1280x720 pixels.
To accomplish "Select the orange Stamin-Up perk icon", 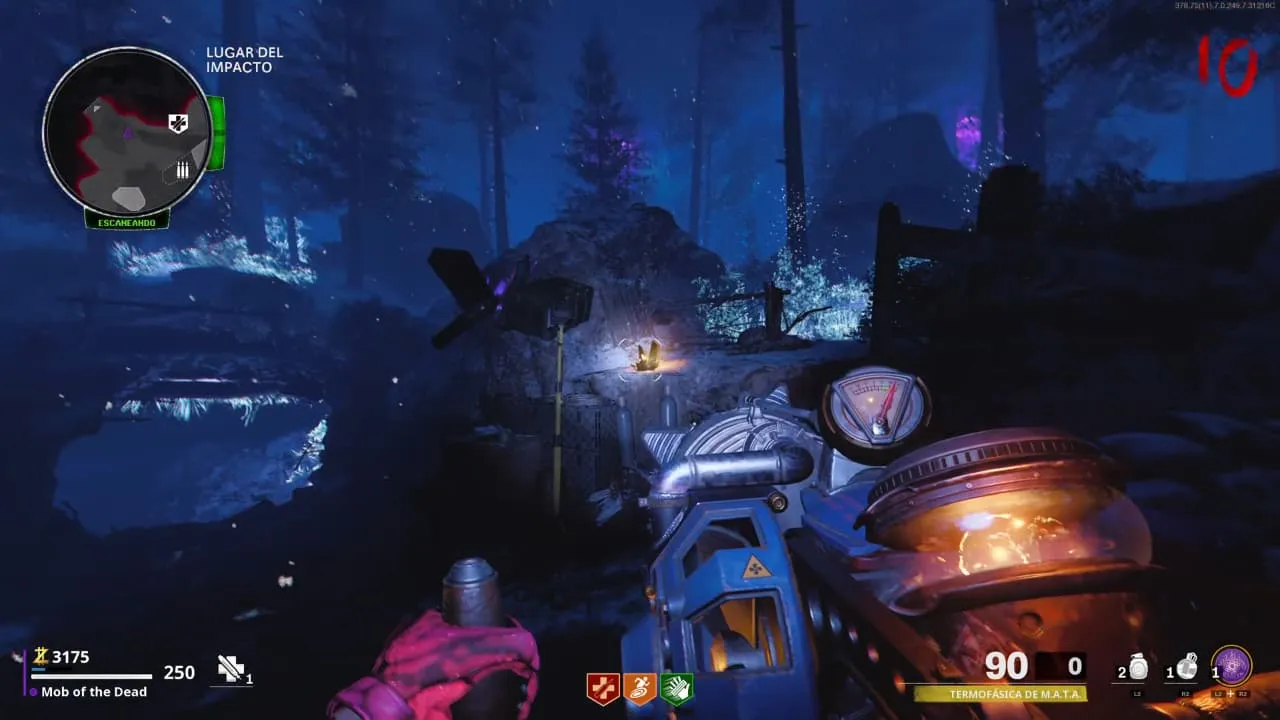I will [639, 688].
